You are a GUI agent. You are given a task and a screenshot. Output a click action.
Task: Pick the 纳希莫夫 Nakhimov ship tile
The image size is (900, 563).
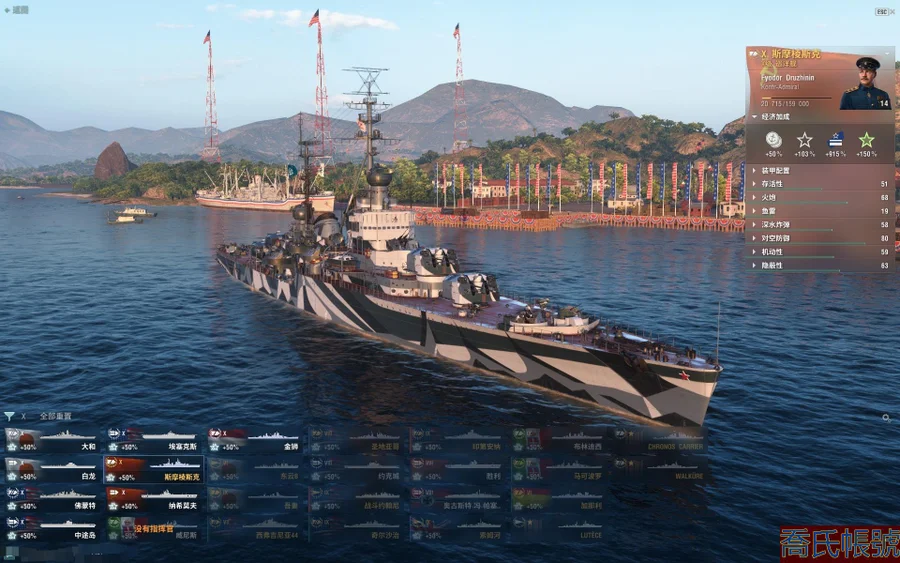point(154,498)
